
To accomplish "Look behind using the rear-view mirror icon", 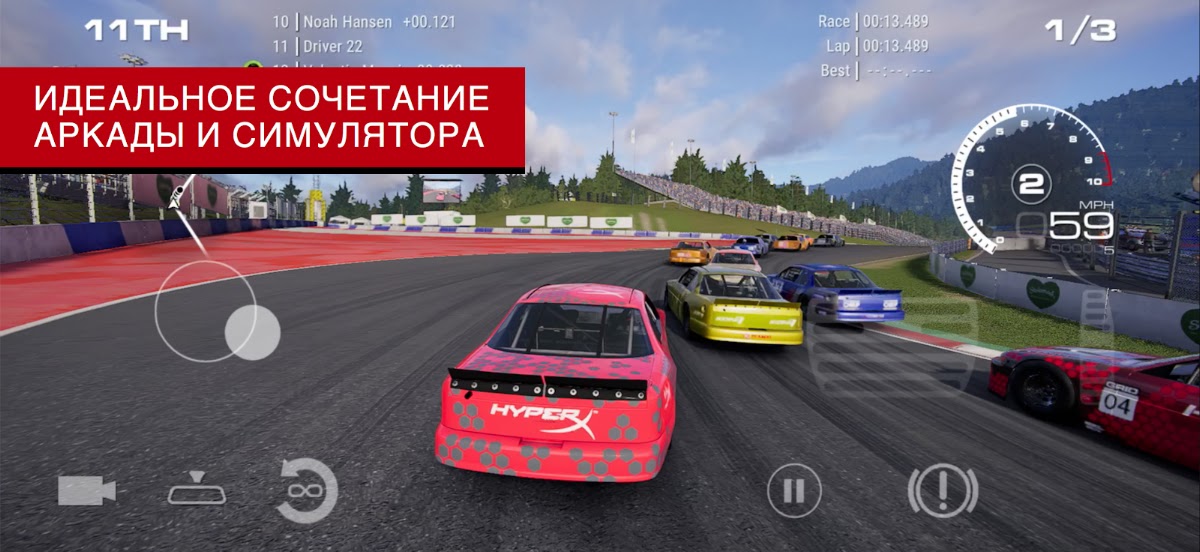I will pos(198,489).
